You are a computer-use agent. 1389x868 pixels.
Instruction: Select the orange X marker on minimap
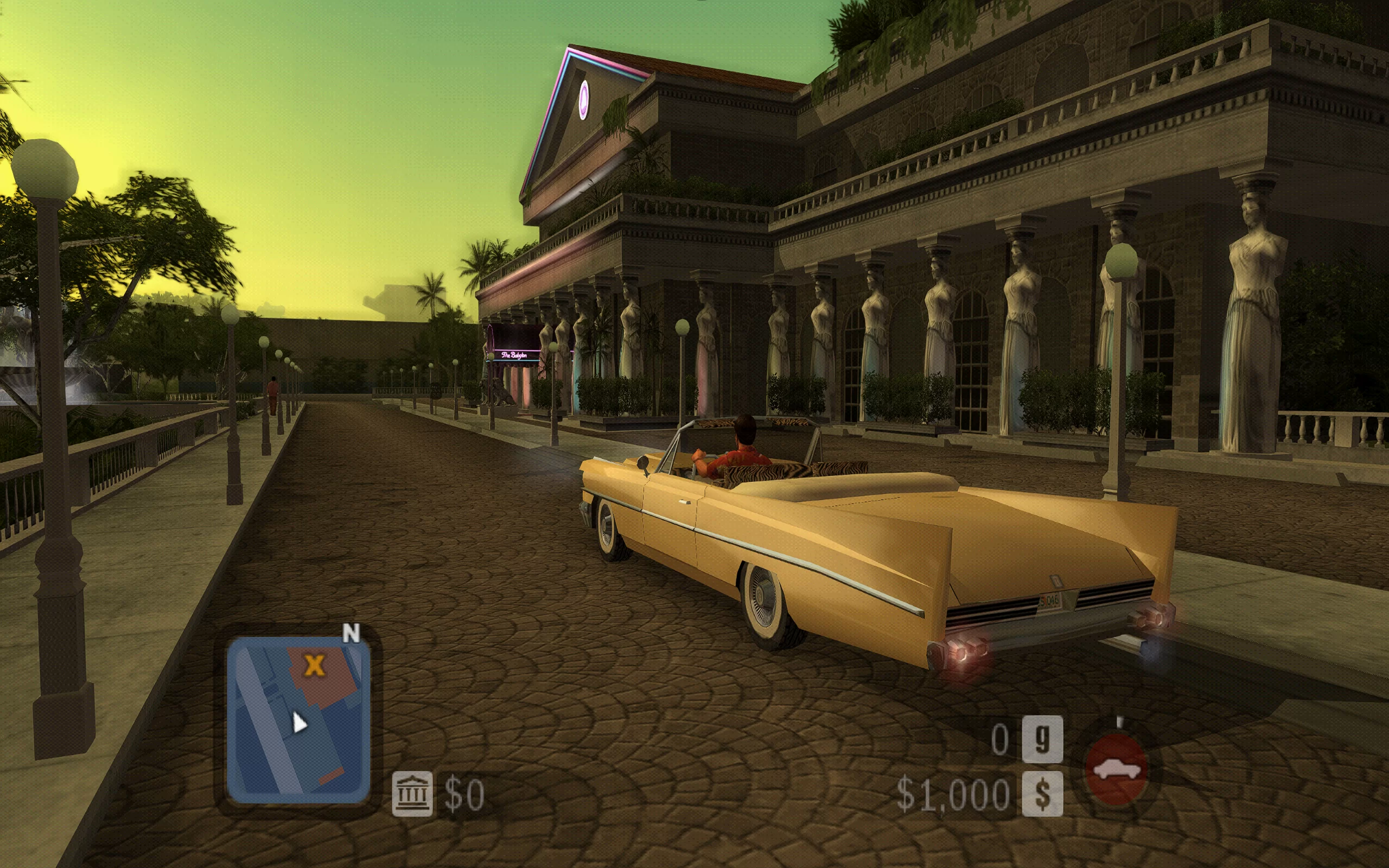(314, 665)
